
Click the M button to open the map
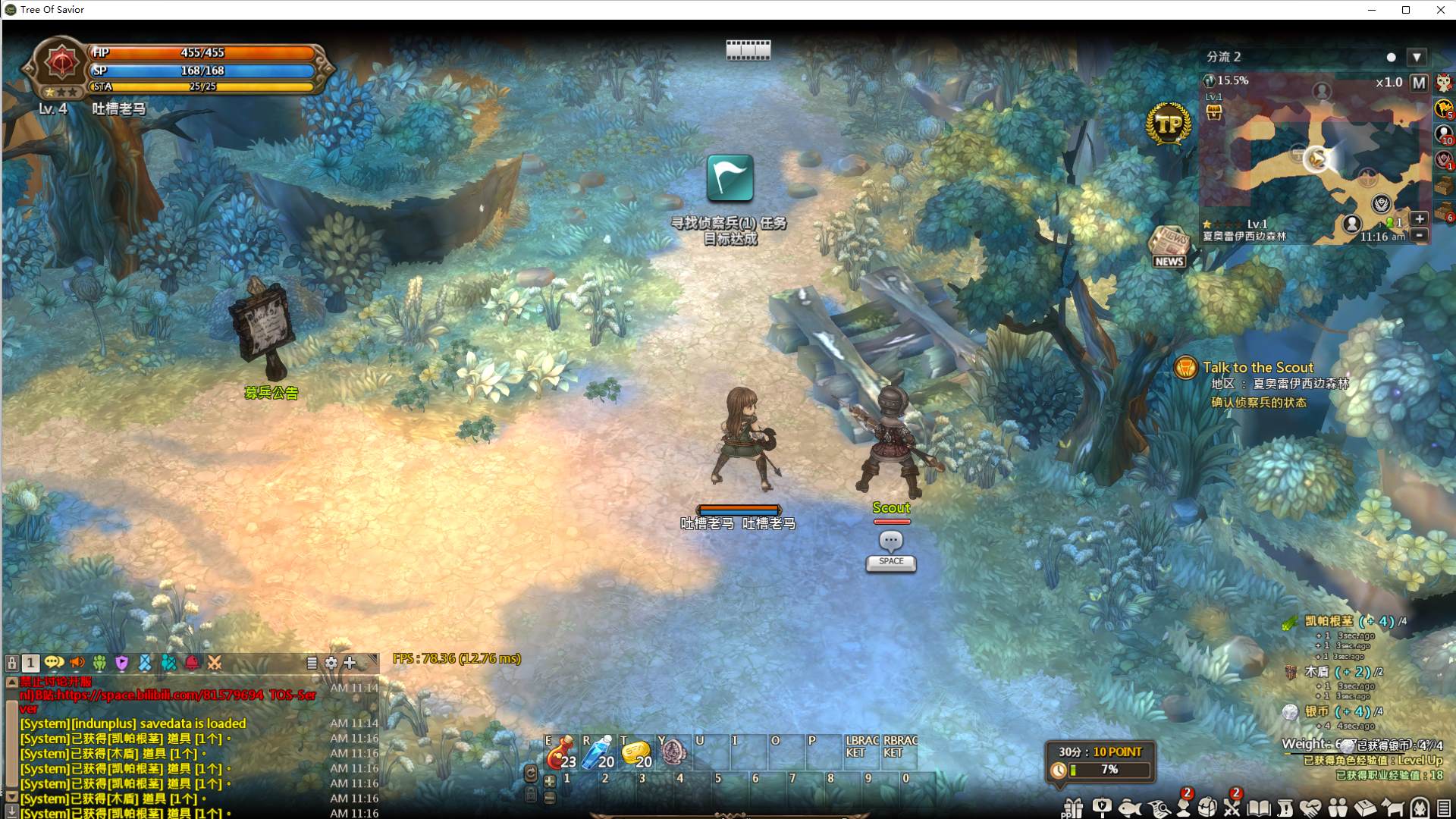[x=1418, y=83]
